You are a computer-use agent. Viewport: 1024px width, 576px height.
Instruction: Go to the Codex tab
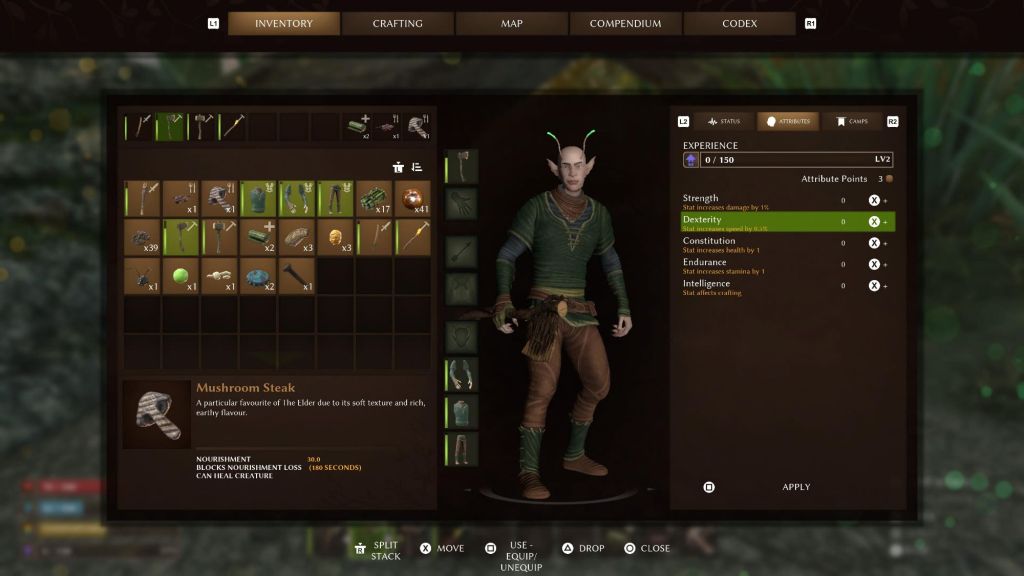pyautogui.click(x=739, y=23)
